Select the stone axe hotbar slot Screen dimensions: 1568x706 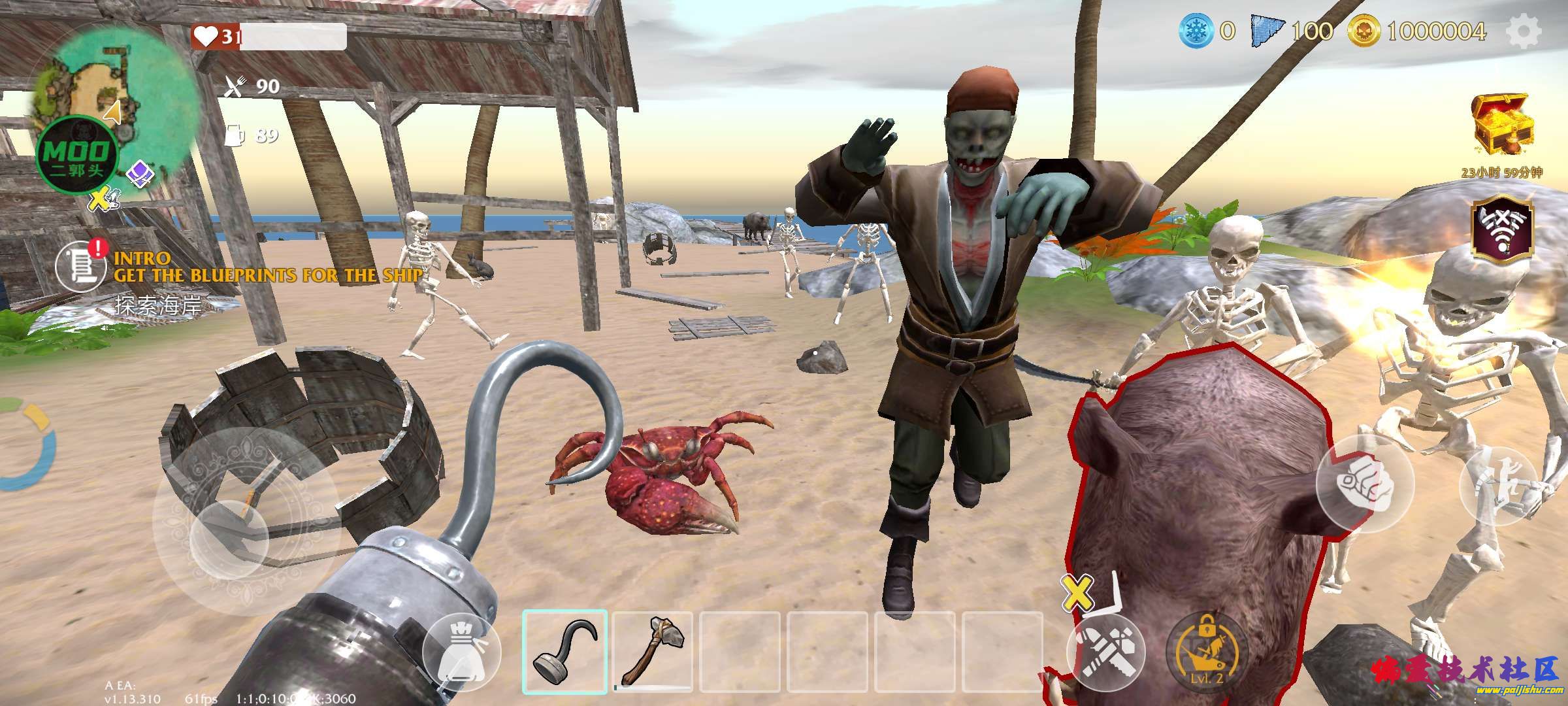[x=653, y=652]
